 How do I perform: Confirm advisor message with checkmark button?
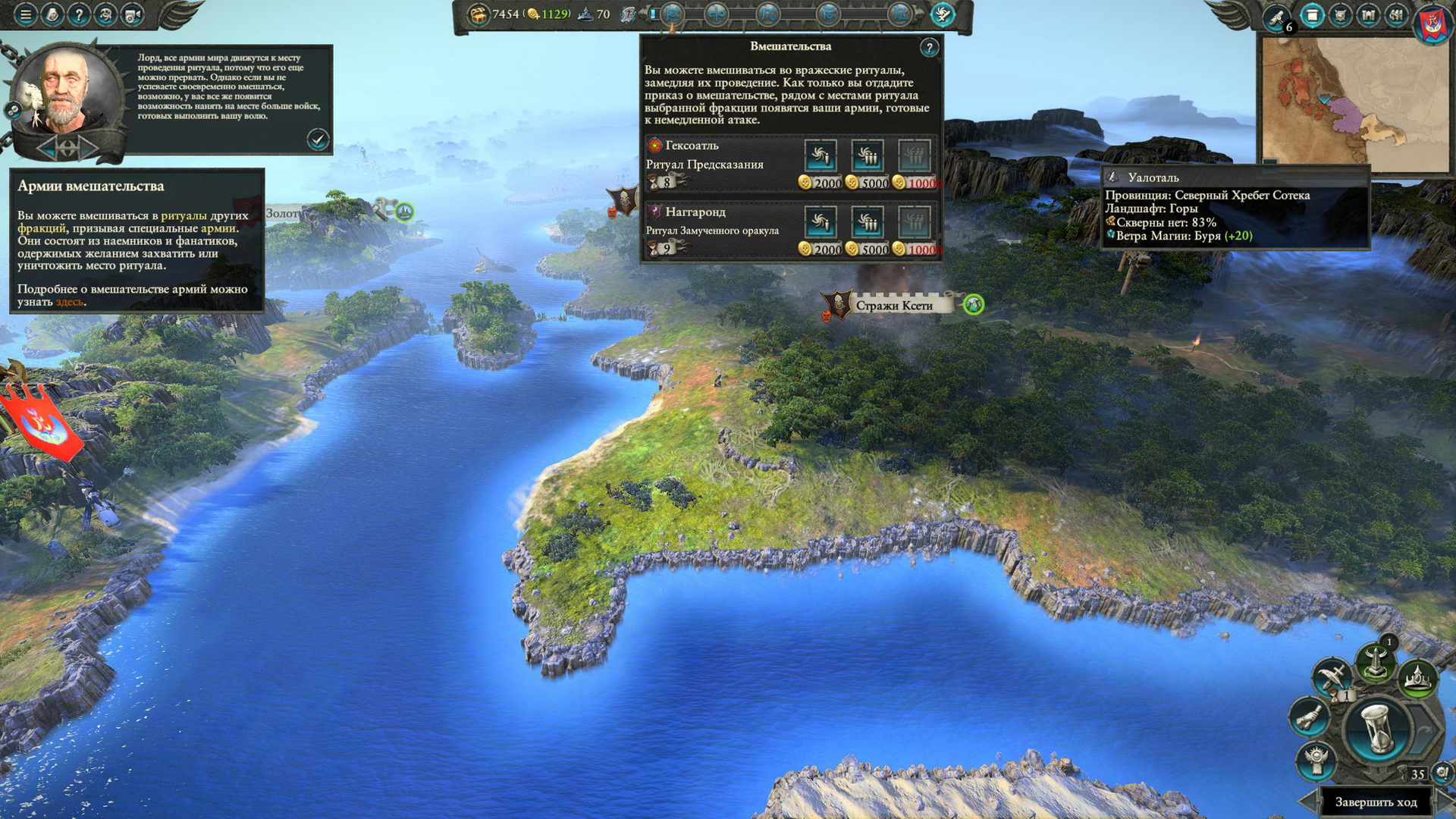click(318, 139)
